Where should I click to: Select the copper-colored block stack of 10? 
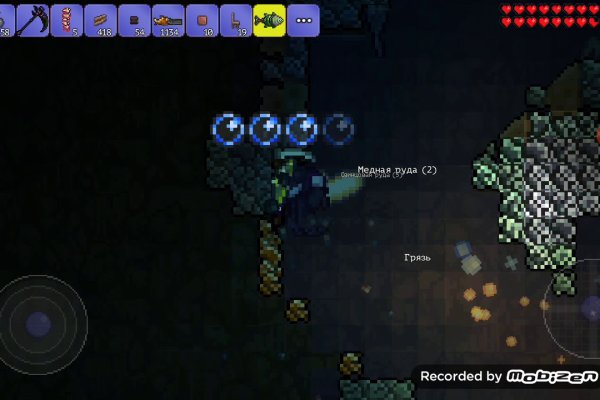point(202,18)
